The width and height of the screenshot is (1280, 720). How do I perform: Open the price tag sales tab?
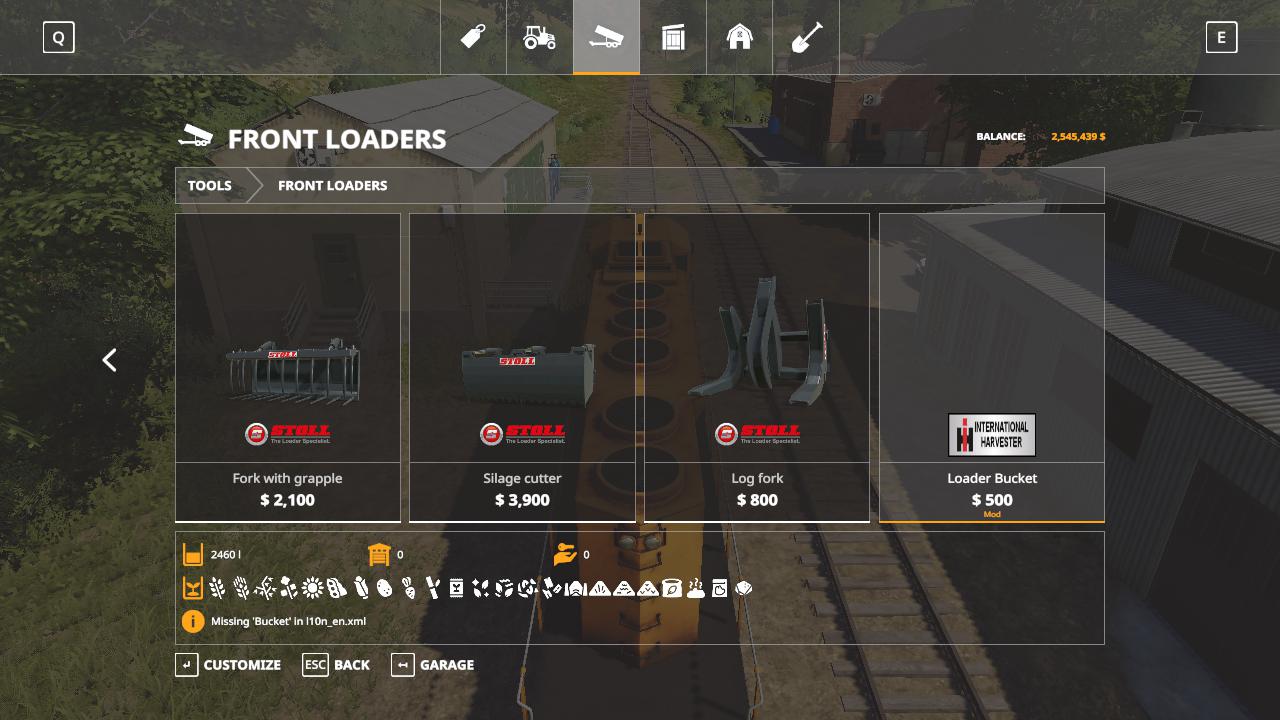[x=473, y=37]
